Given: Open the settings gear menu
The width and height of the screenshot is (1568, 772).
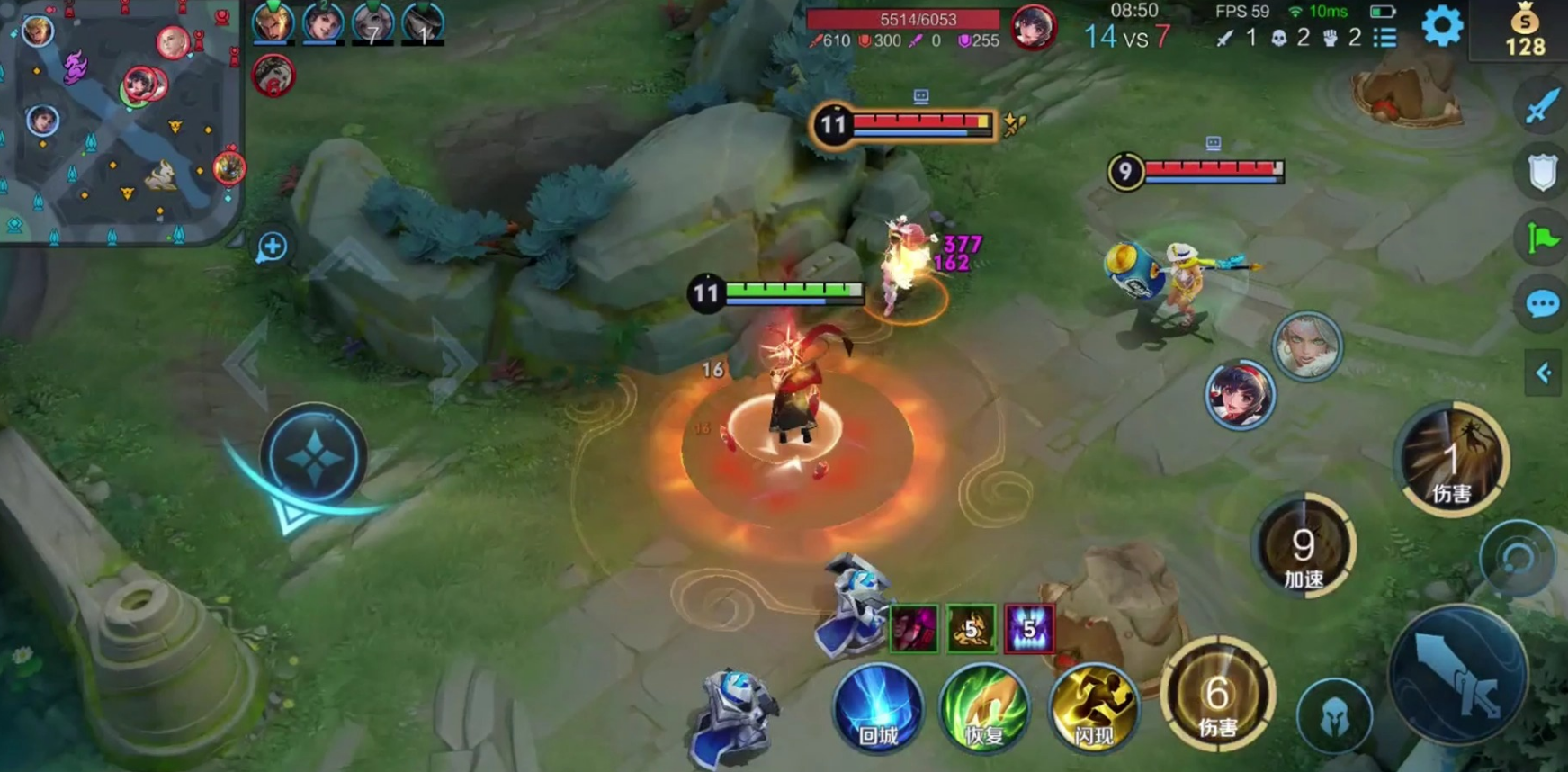Looking at the screenshot, I should click(x=1442, y=27).
